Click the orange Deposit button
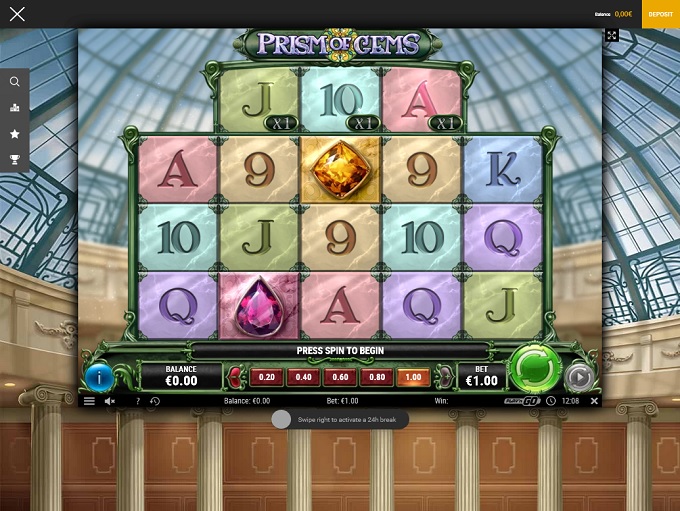 click(x=660, y=14)
